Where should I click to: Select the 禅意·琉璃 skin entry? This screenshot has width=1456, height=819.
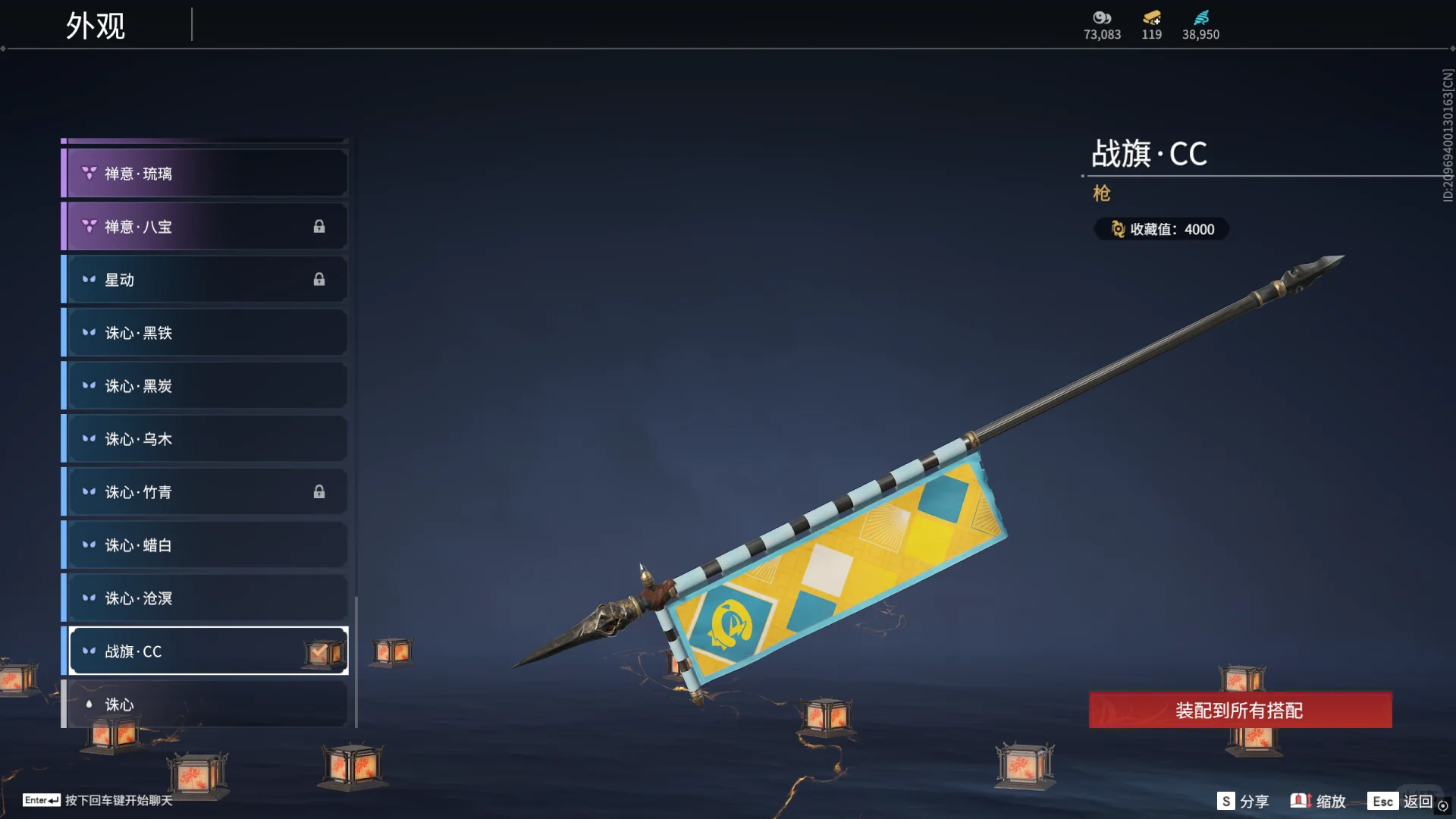pyautogui.click(x=205, y=174)
